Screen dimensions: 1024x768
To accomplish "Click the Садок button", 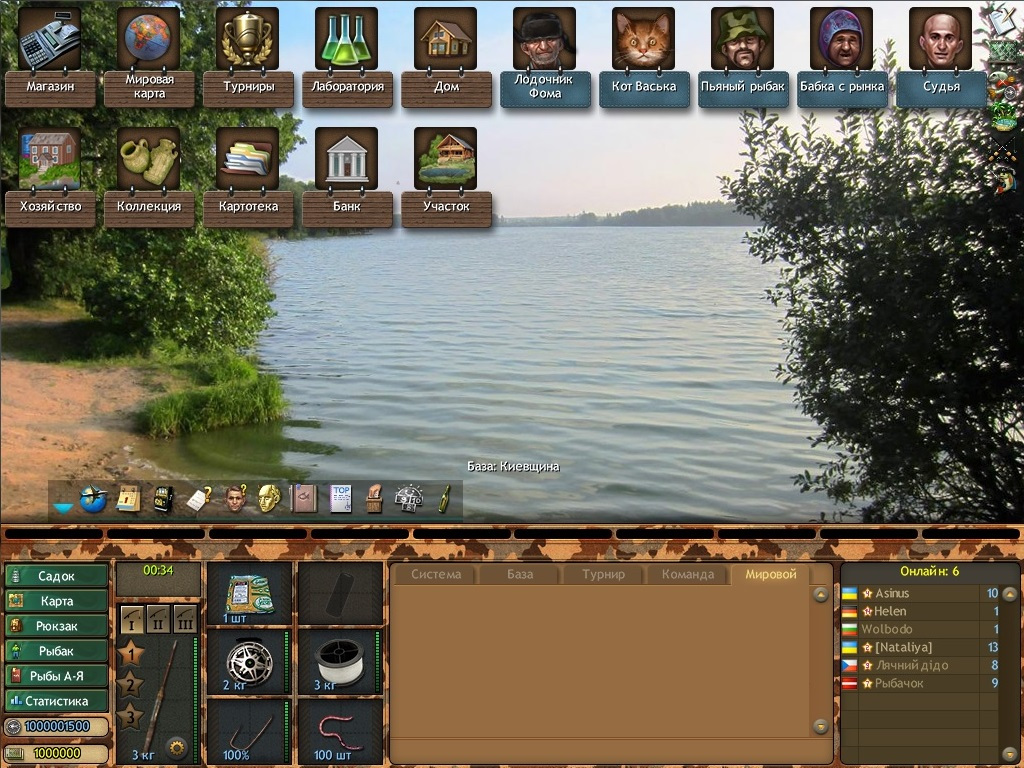I will (57, 576).
